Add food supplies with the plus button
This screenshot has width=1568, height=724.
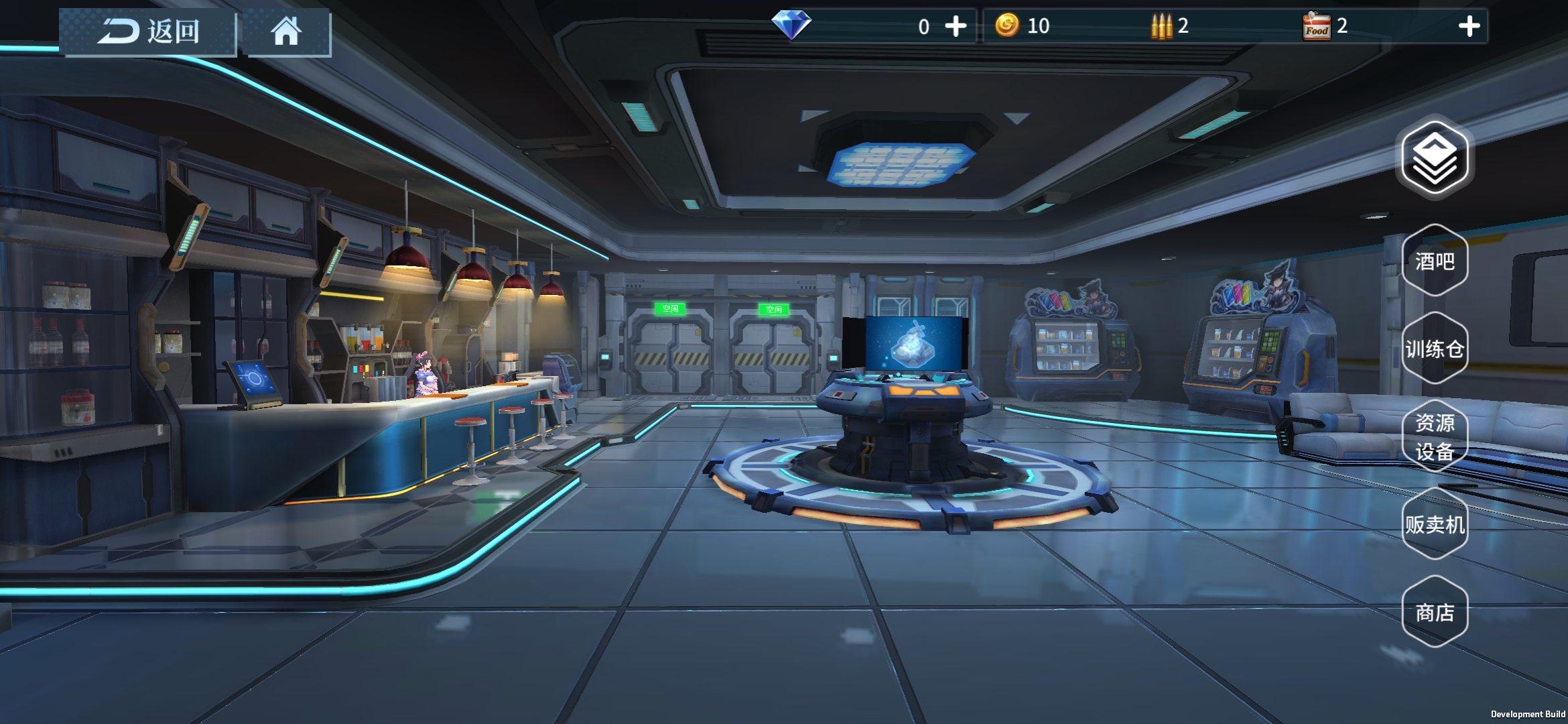tap(1469, 26)
